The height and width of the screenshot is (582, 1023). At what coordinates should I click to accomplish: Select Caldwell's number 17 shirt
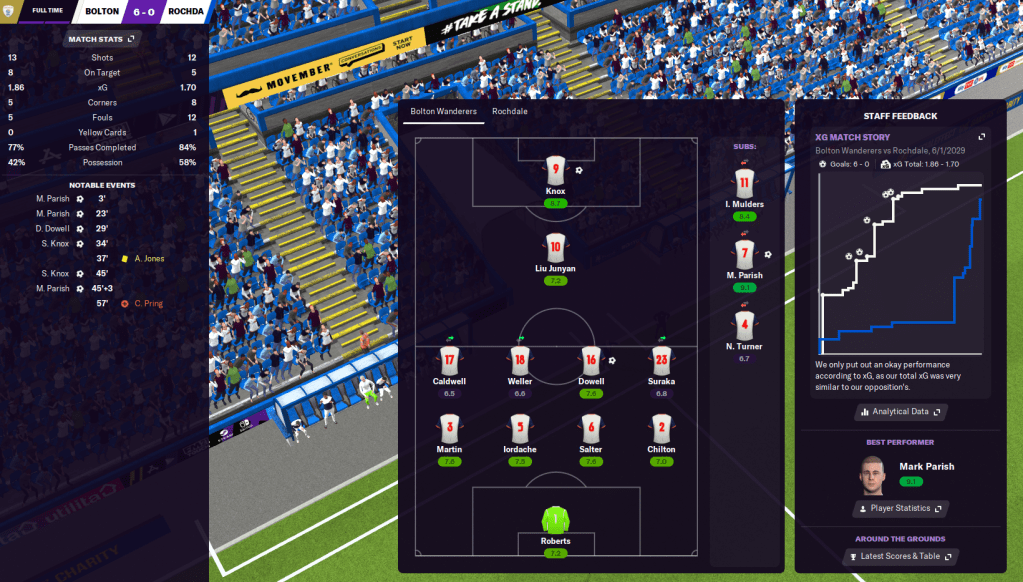pos(449,360)
